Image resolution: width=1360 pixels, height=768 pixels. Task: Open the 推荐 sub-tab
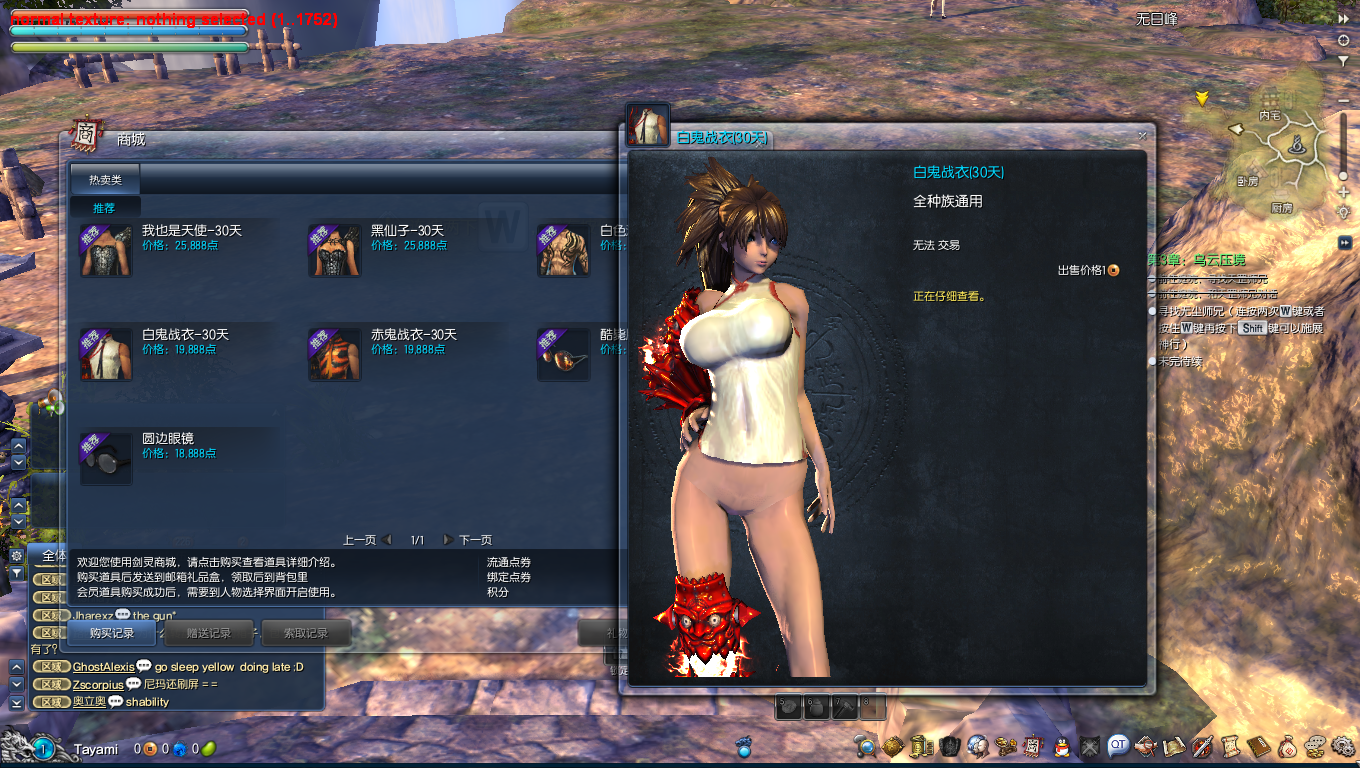pyautogui.click(x=104, y=208)
